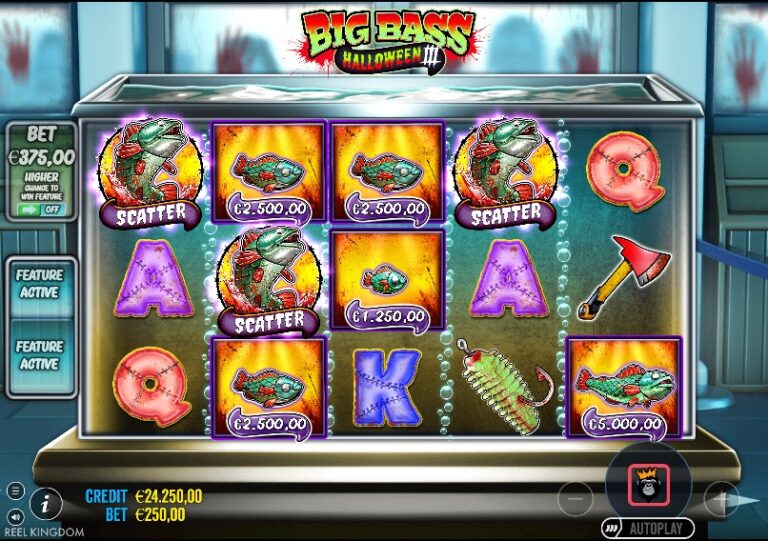Open the game info page
This screenshot has width=768, height=541.
(x=45, y=502)
